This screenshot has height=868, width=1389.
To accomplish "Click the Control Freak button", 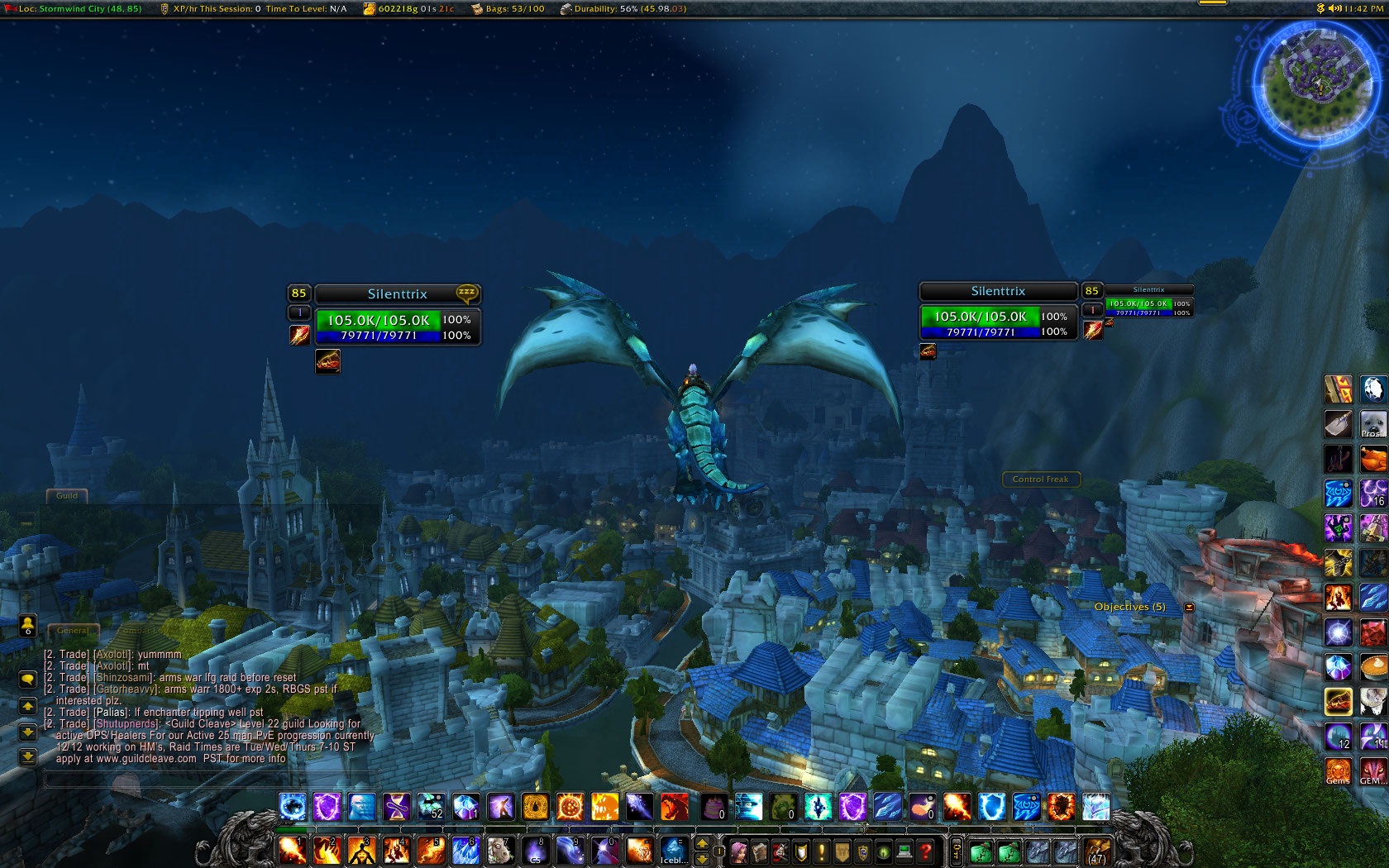I will tap(1040, 479).
